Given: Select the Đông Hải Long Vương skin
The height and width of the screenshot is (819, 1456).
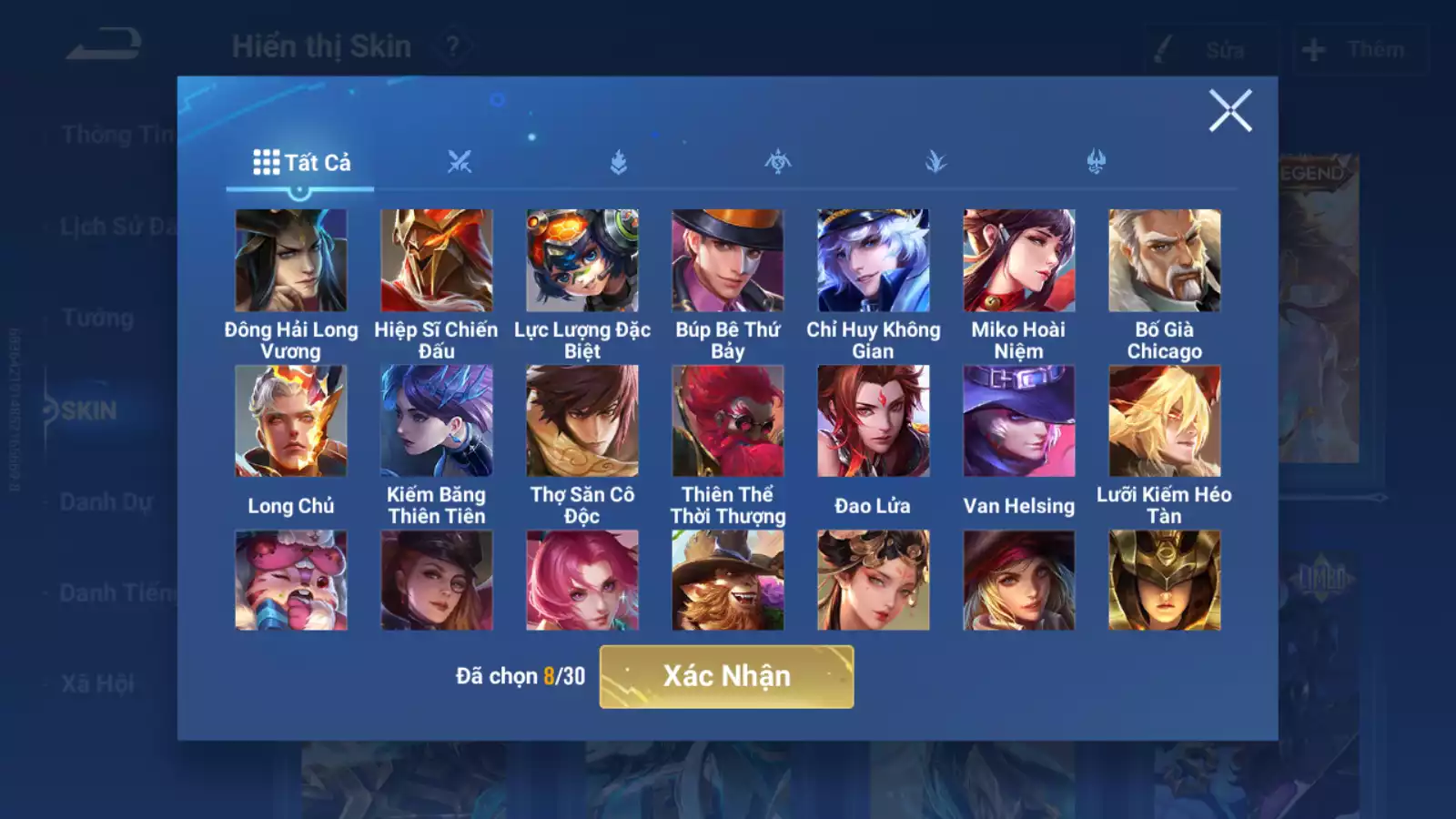Looking at the screenshot, I should tap(290, 261).
